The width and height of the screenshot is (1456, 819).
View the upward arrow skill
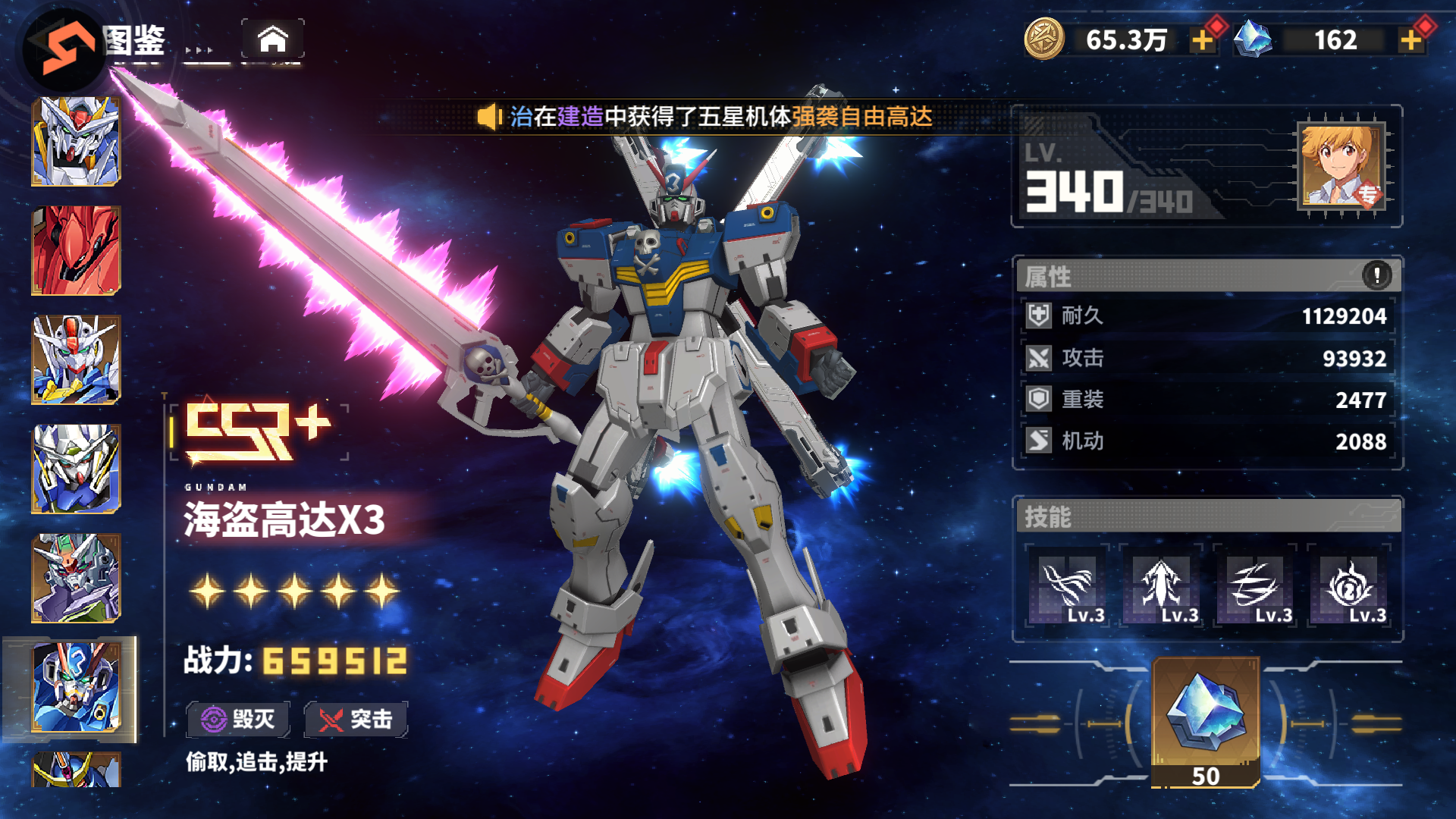pyautogui.click(x=1162, y=586)
